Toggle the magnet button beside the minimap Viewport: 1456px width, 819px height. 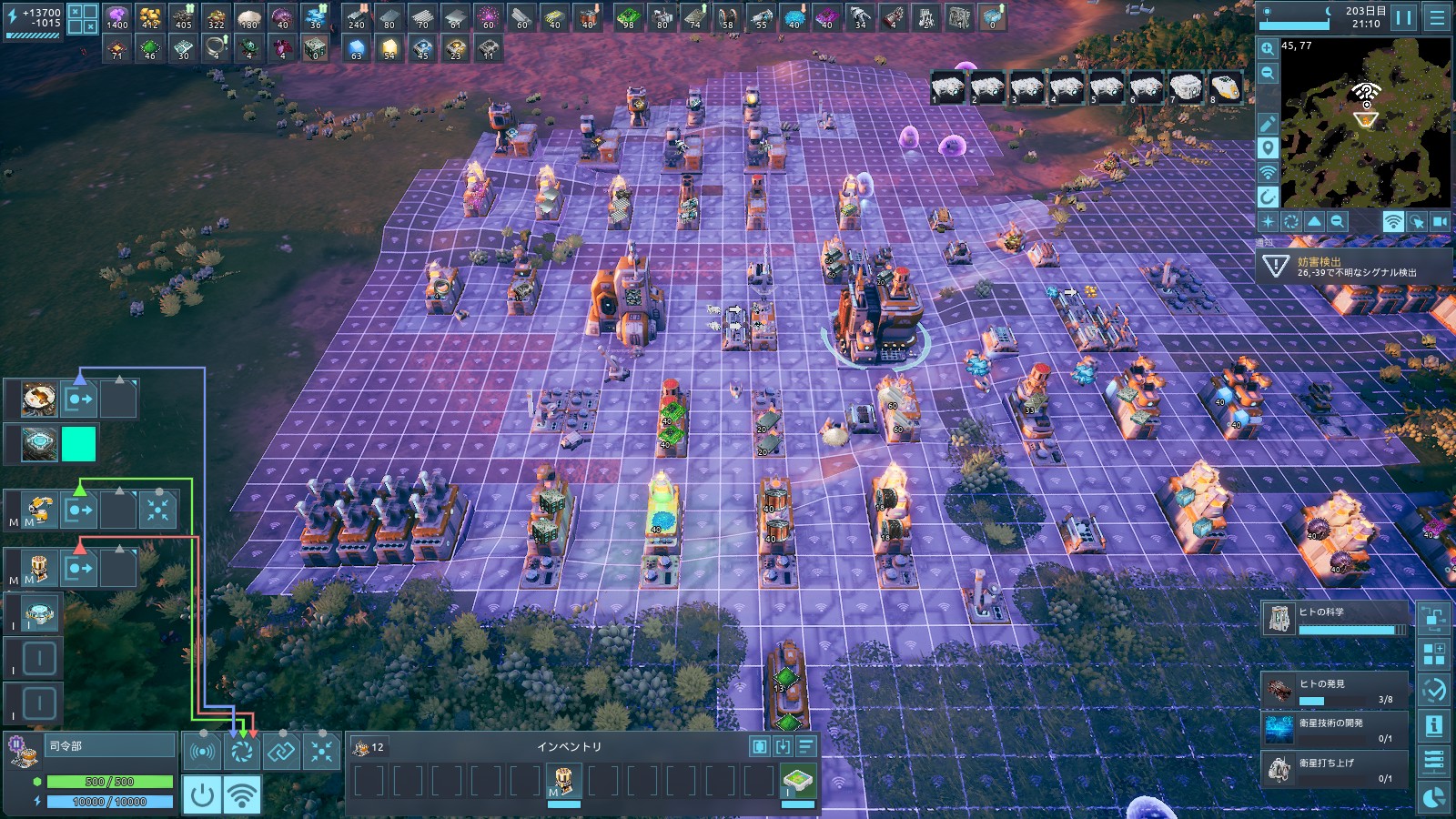(x=1268, y=197)
